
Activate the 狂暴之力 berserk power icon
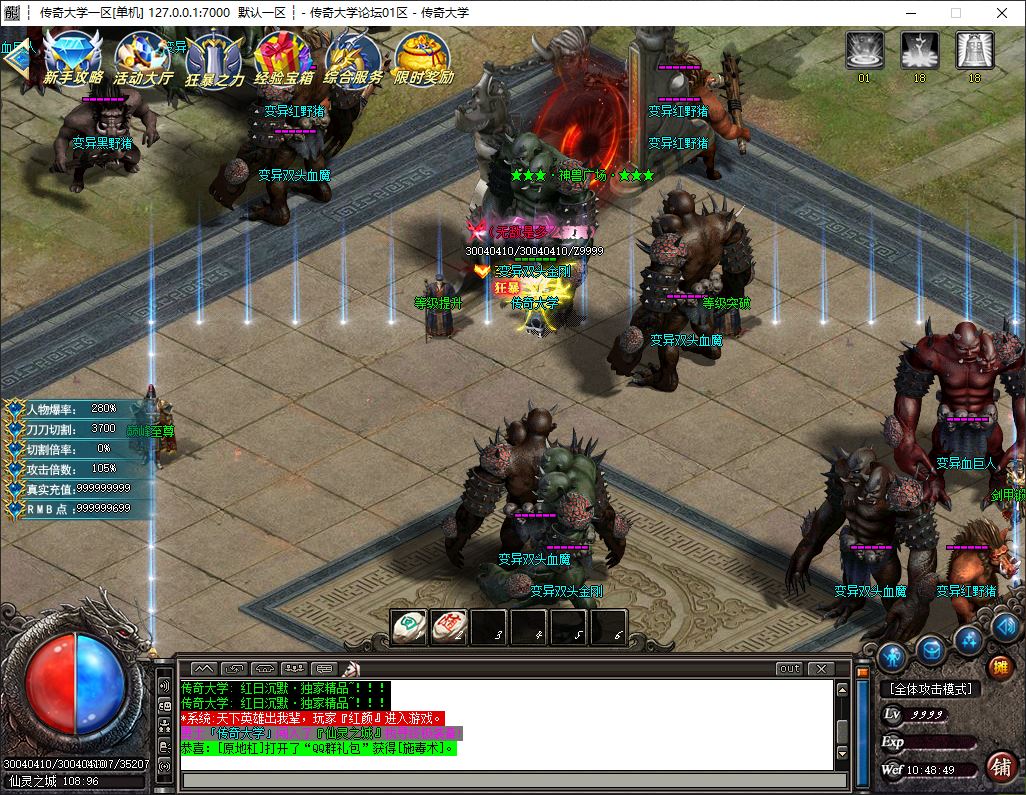coord(214,56)
